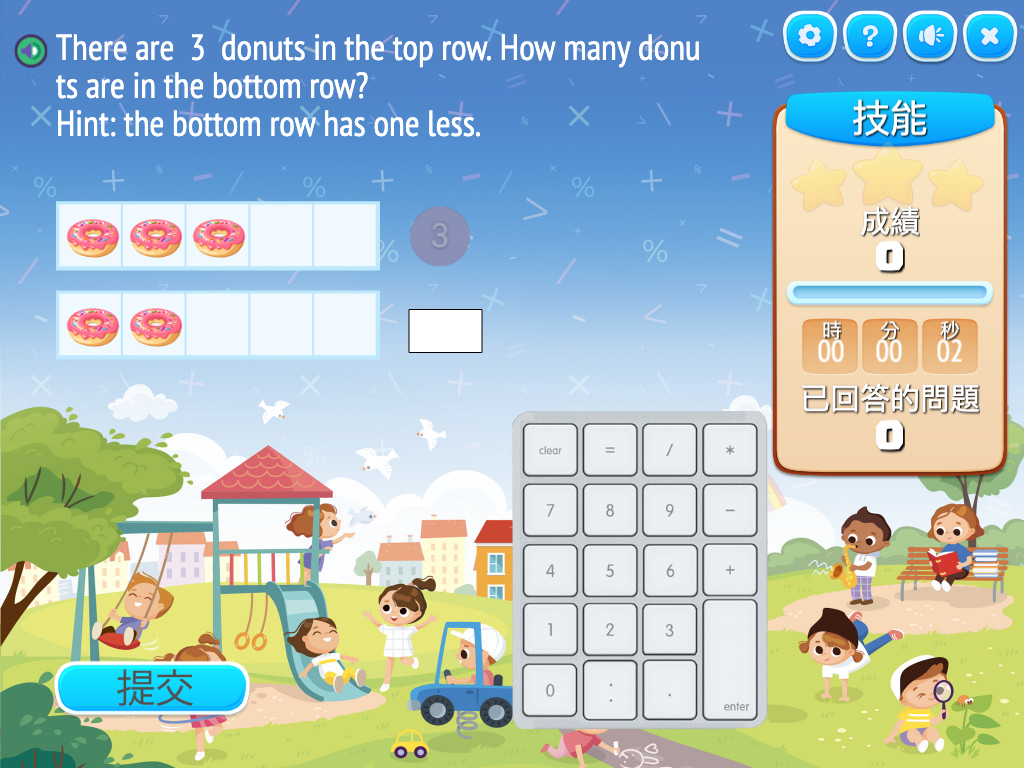Hit the enter key on the keypad
This screenshot has width=1024, height=768.
point(730,660)
